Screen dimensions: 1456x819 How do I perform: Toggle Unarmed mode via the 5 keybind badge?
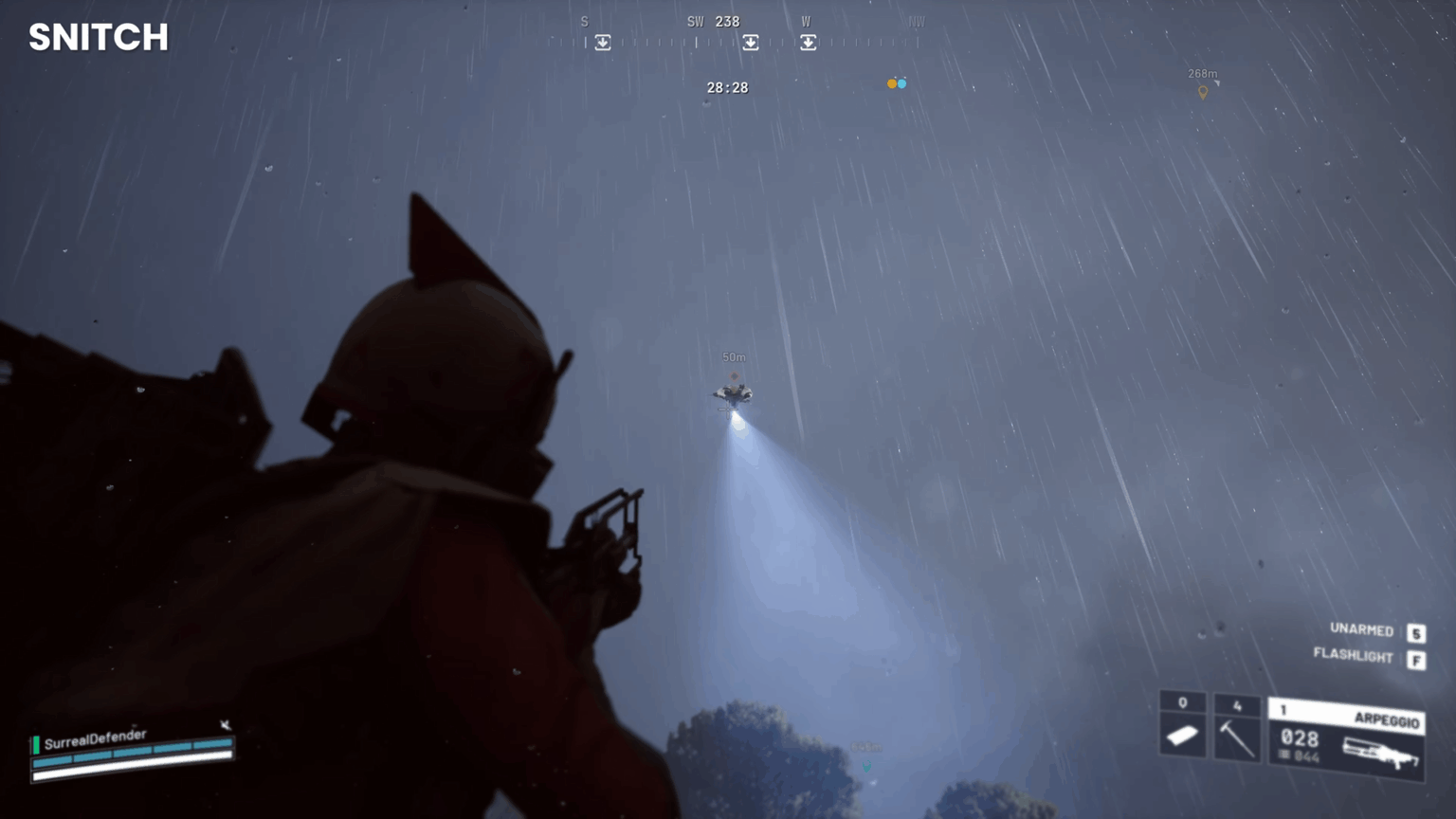(1414, 630)
